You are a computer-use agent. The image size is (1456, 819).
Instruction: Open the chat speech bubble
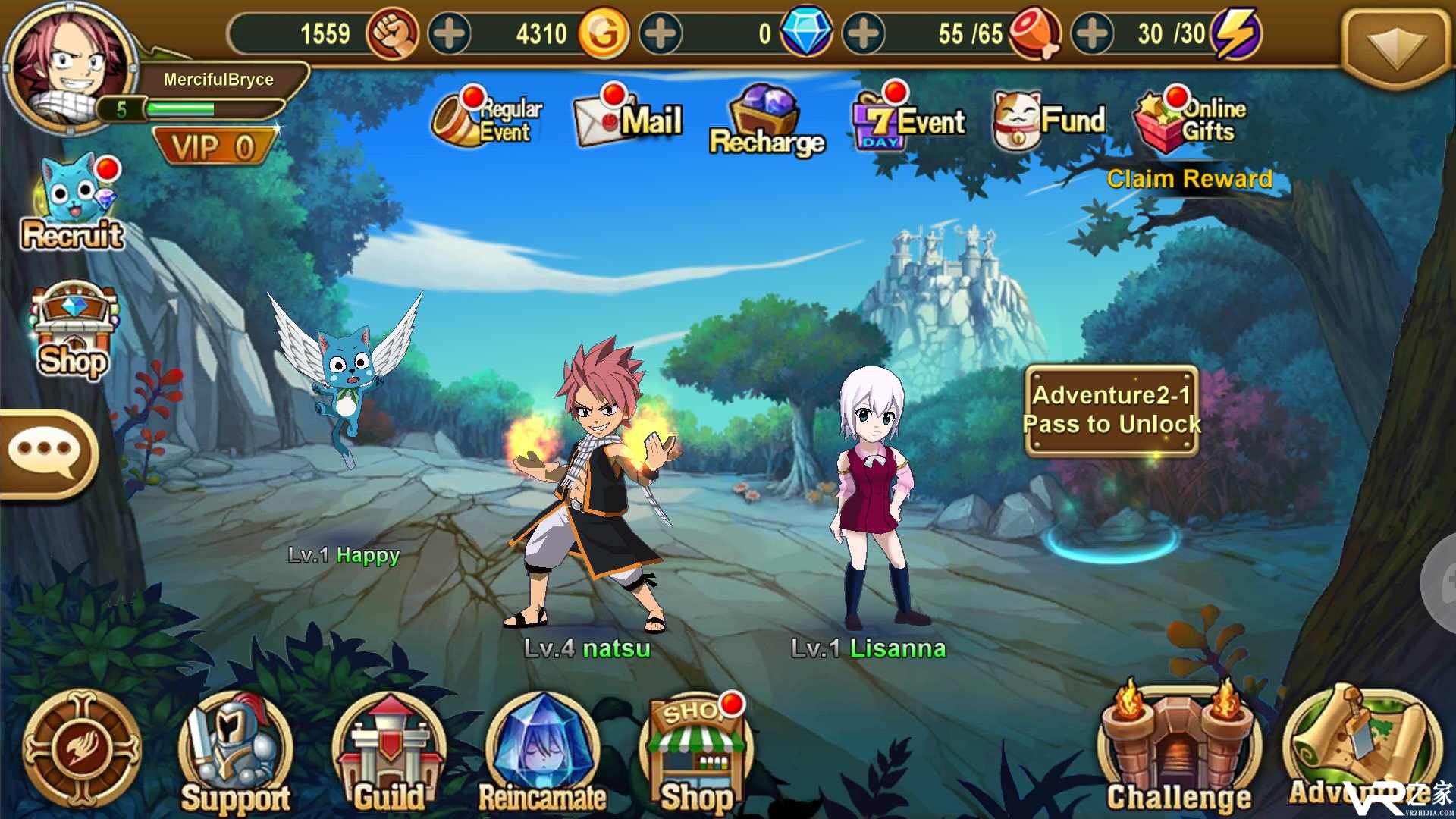45,453
